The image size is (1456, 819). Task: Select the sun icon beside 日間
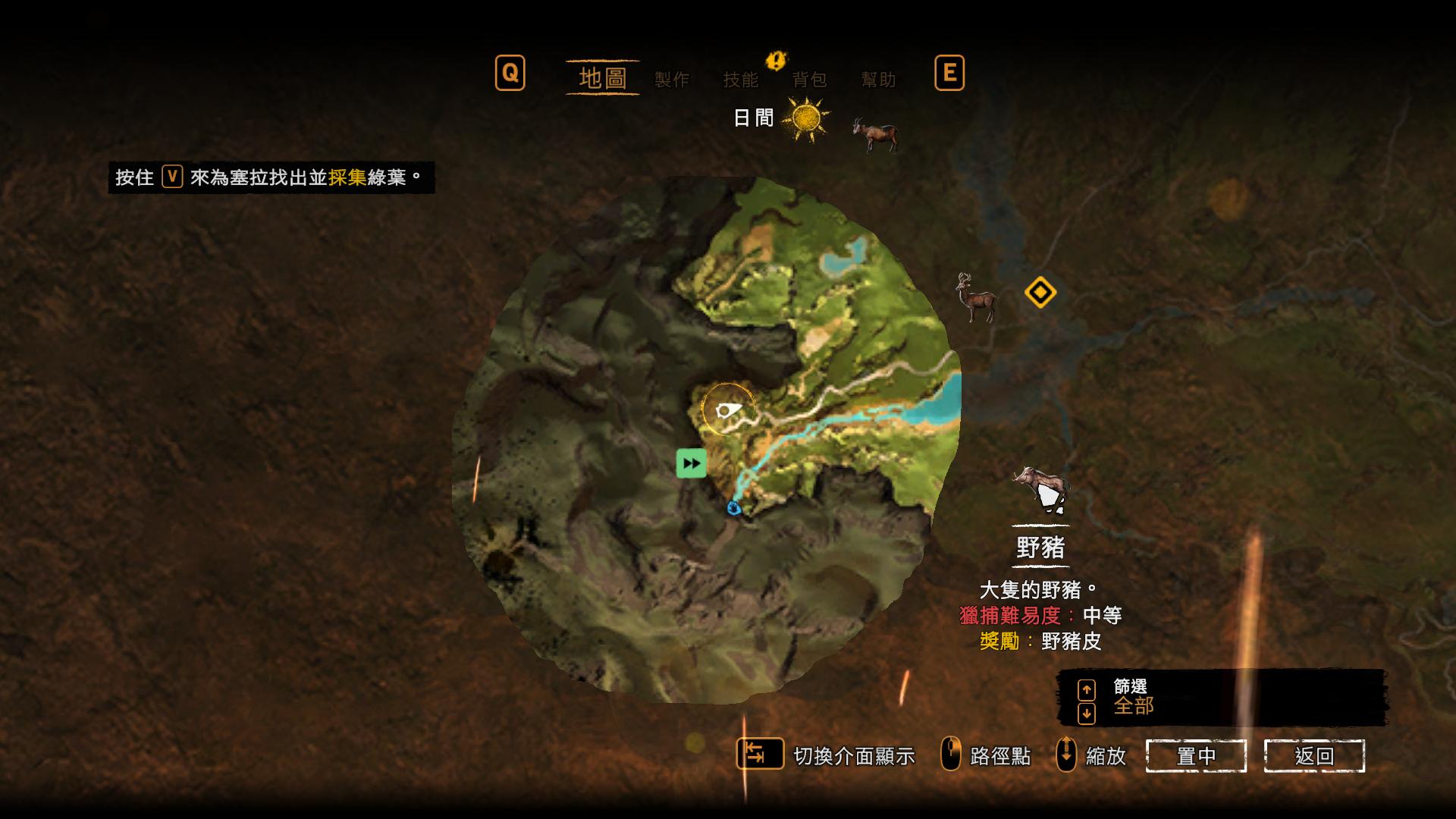pyautogui.click(x=805, y=120)
